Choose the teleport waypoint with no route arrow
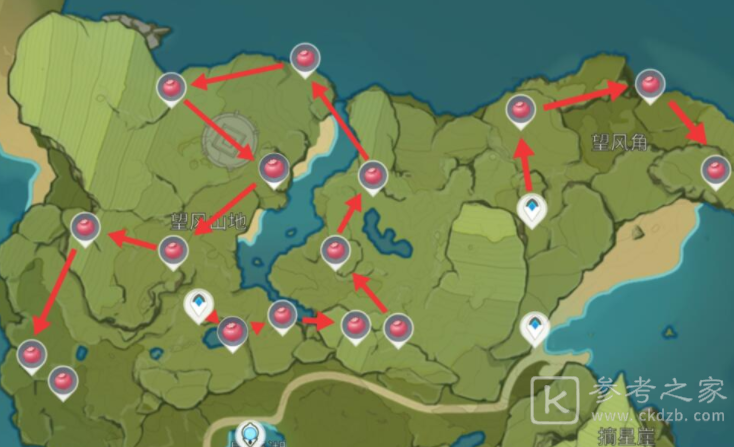The height and width of the screenshot is (447, 734). (x=536, y=327)
